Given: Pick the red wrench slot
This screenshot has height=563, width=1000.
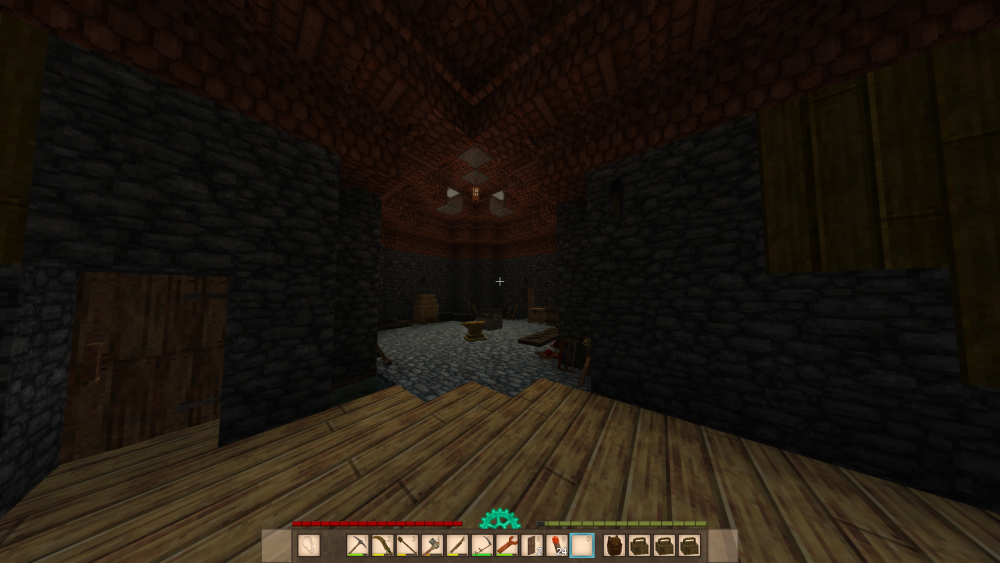Looking at the screenshot, I should 507,546.
